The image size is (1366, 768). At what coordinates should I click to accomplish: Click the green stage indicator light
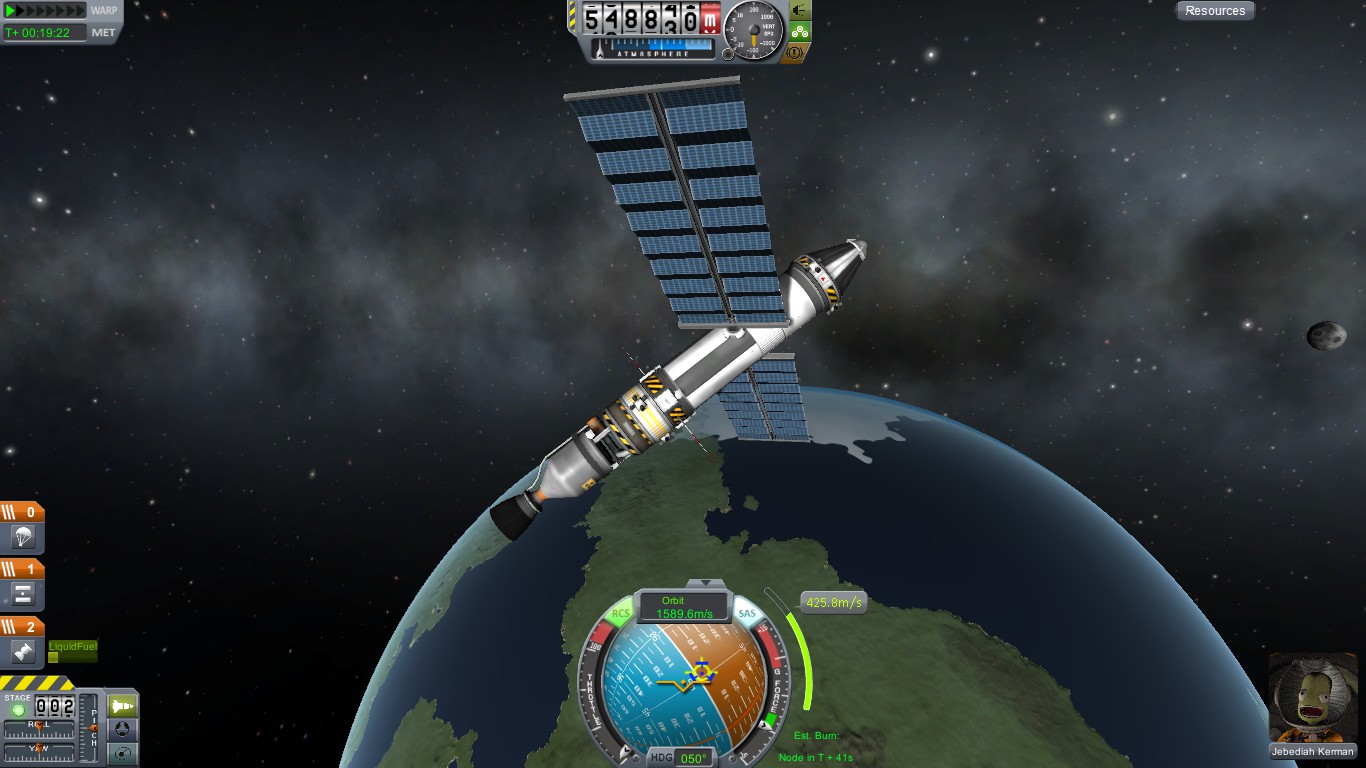pos(17,709)
